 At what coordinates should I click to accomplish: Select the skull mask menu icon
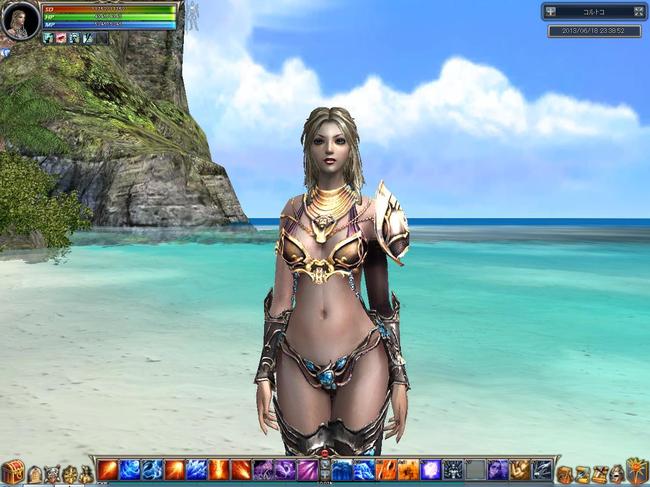click(x=52, y=474)
